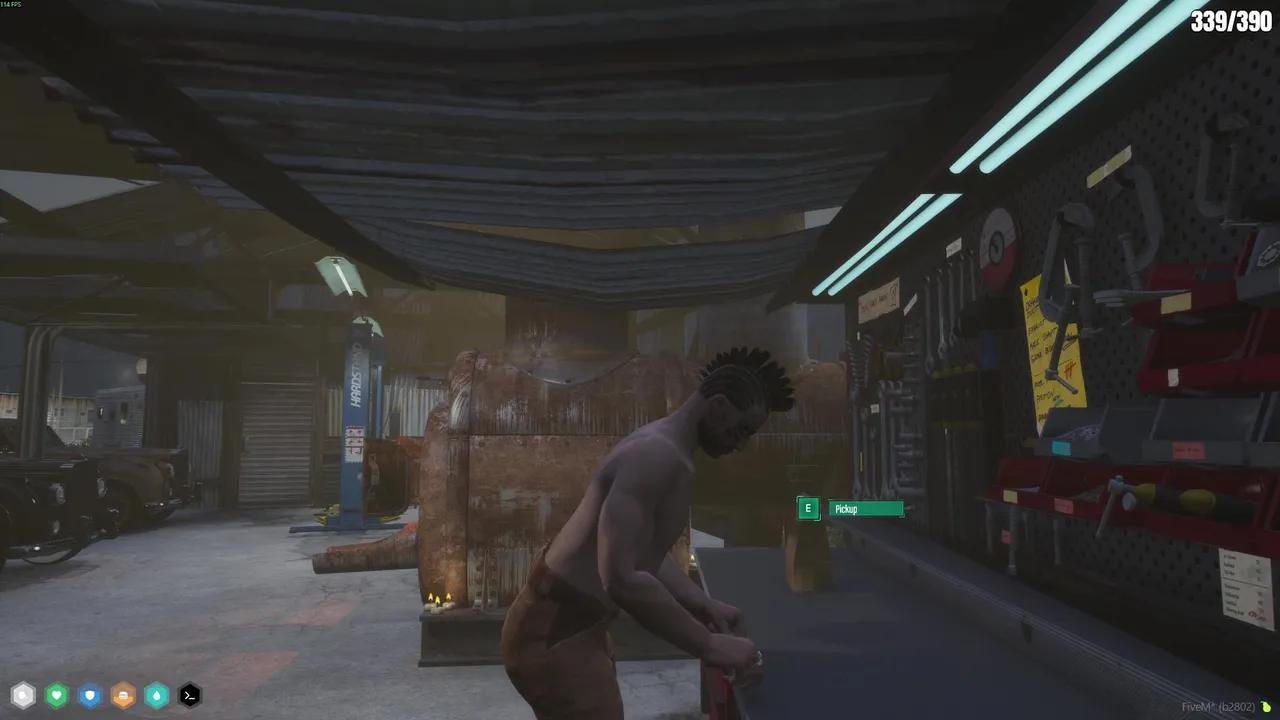Select the blue armor shield hexagon icon
This screenshot has width=1280, height=720.
tap(90, 695)
